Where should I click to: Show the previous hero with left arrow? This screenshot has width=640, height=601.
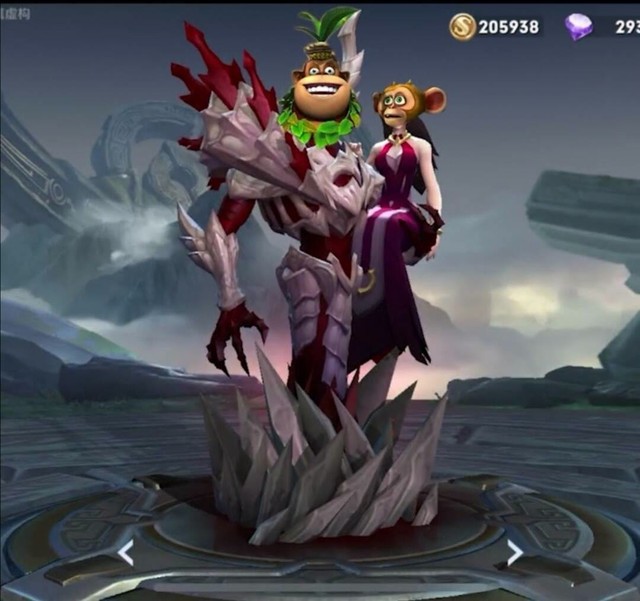126,552
